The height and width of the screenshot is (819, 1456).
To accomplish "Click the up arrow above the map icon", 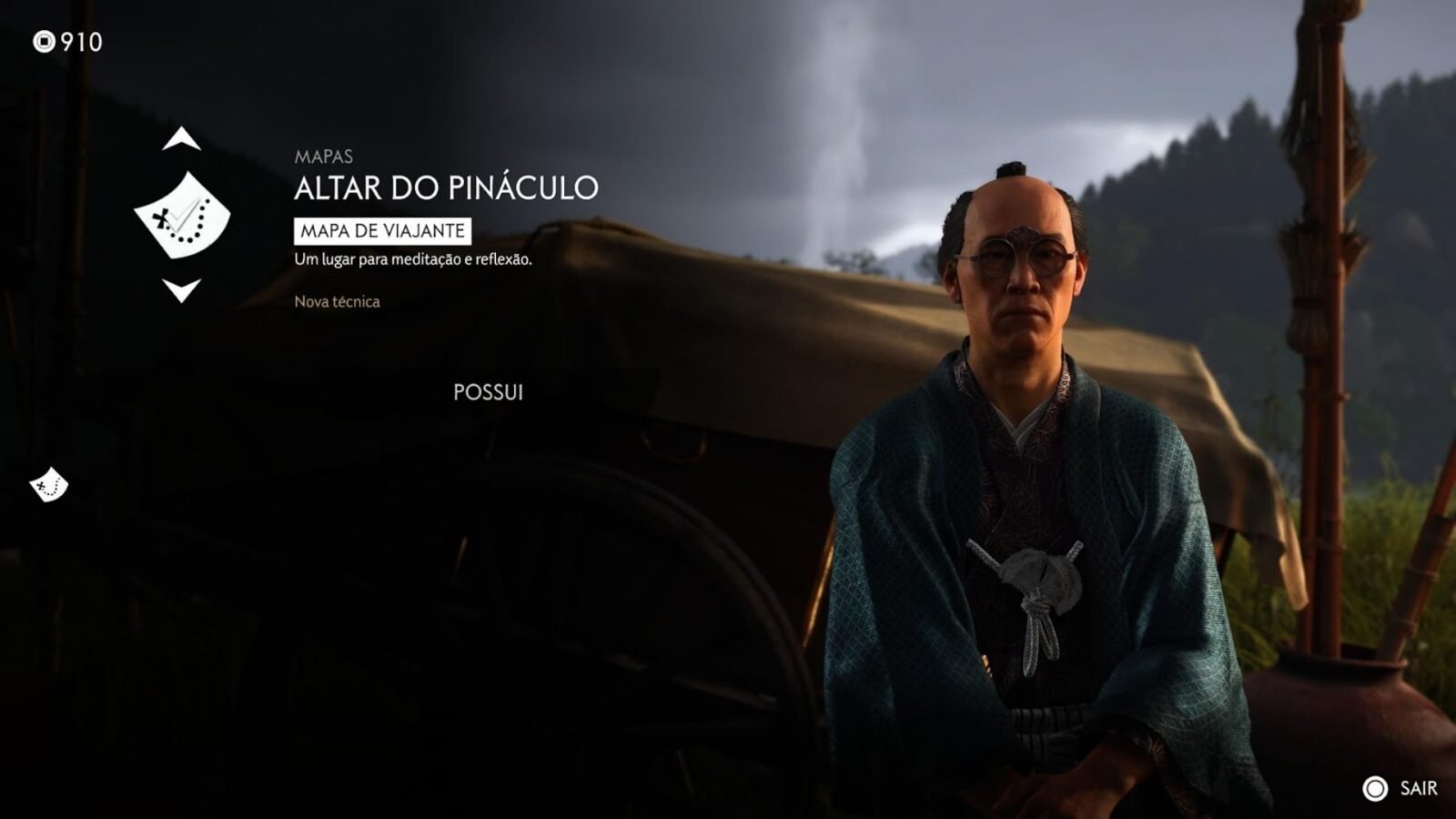I will pyautogui.click(x=181, y=139).
